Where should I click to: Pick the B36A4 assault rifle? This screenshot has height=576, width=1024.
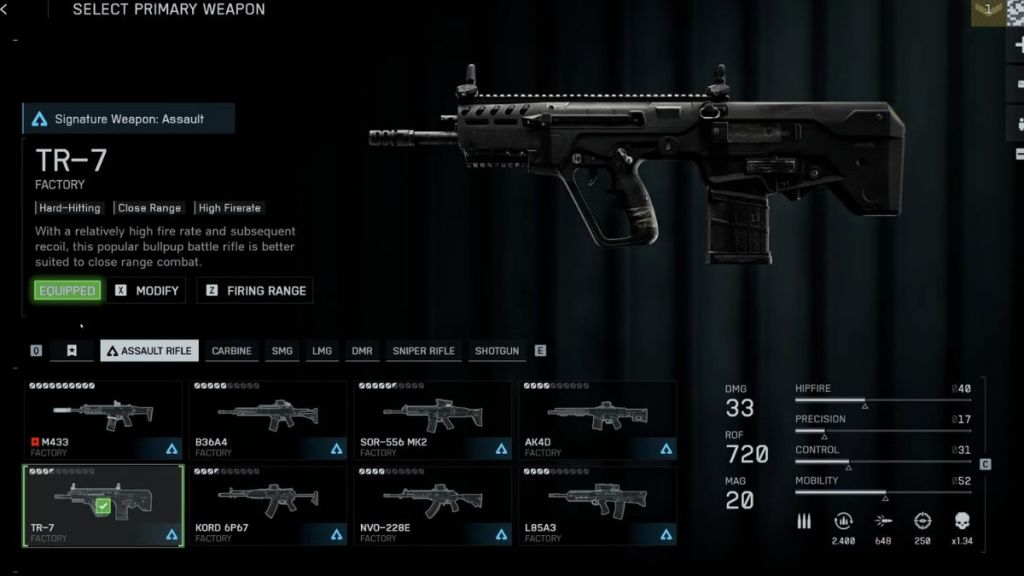coord(268,419)
